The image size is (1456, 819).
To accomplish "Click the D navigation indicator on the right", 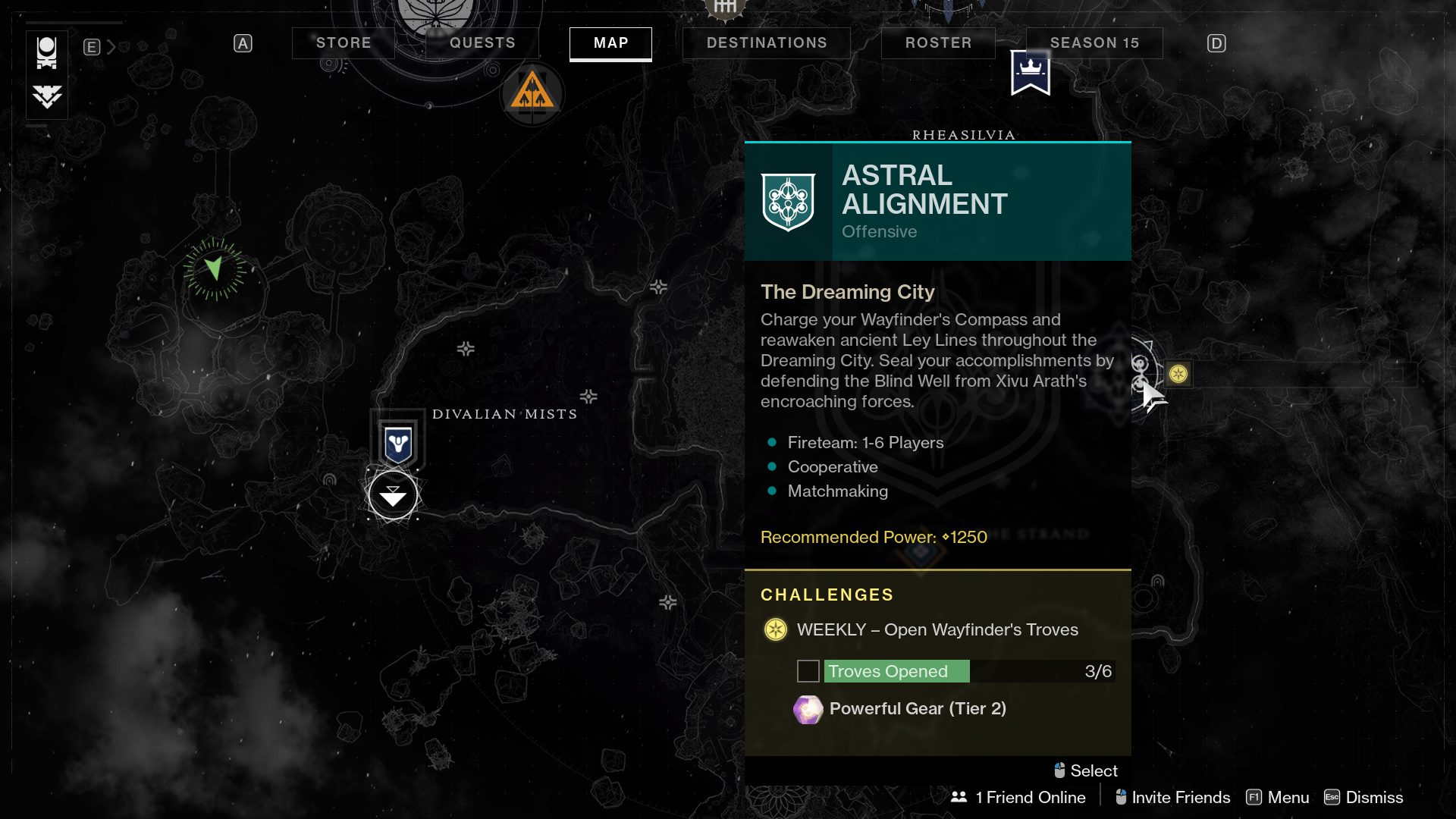I will tap(1216, 43).
